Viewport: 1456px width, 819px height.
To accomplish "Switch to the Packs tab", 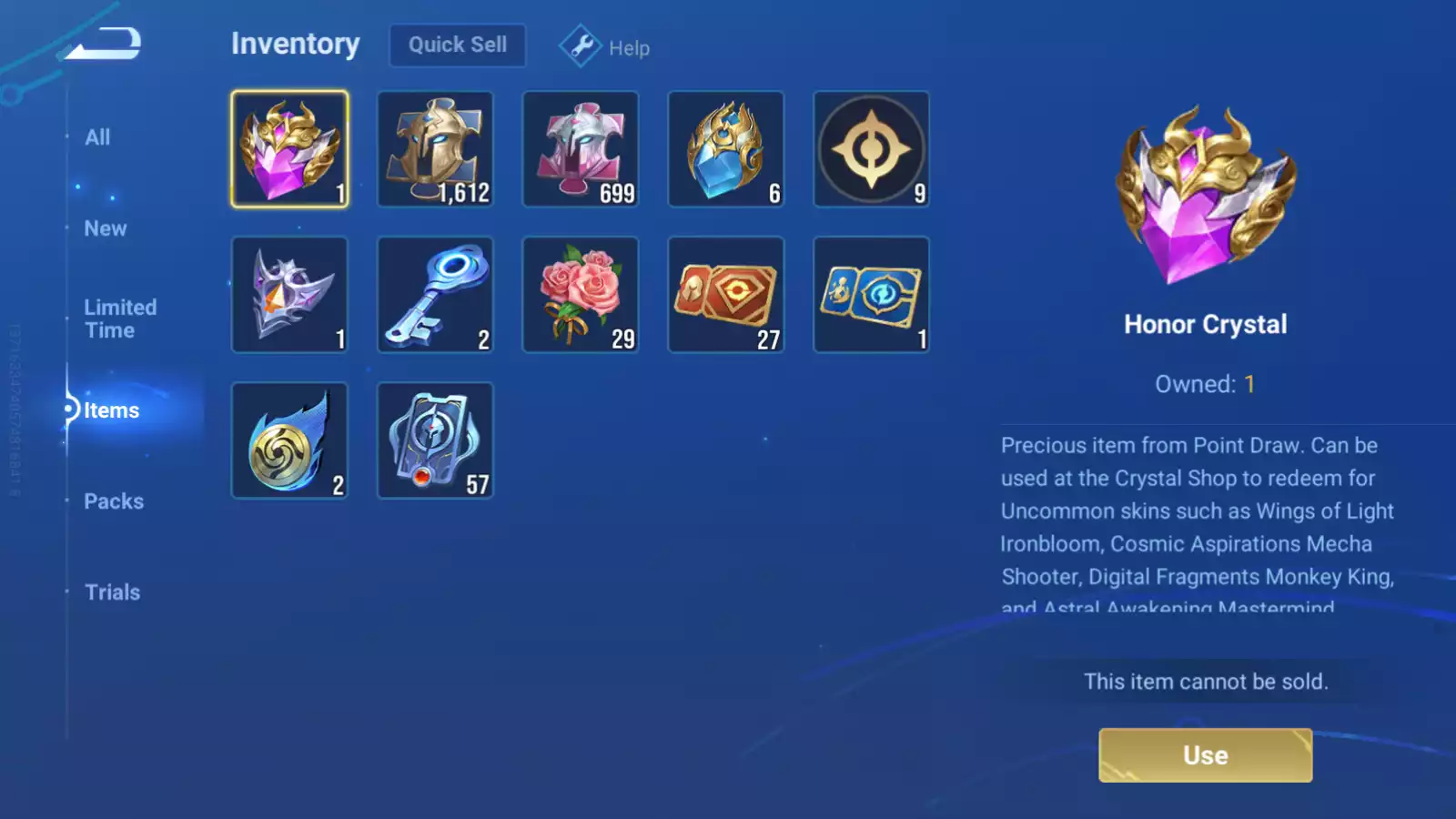I will [114, 501].
